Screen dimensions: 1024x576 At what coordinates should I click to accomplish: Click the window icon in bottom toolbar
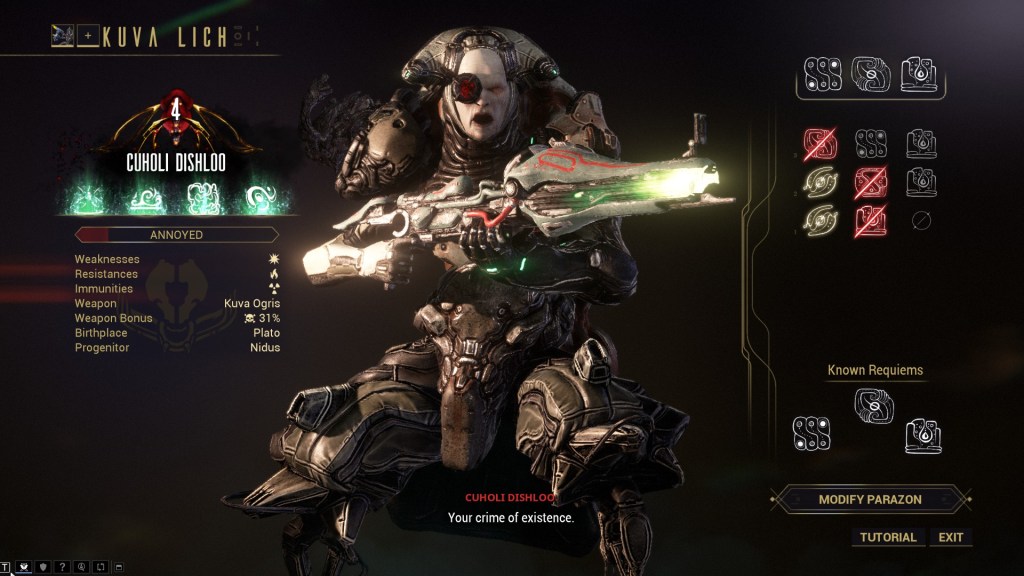point(119,568)
